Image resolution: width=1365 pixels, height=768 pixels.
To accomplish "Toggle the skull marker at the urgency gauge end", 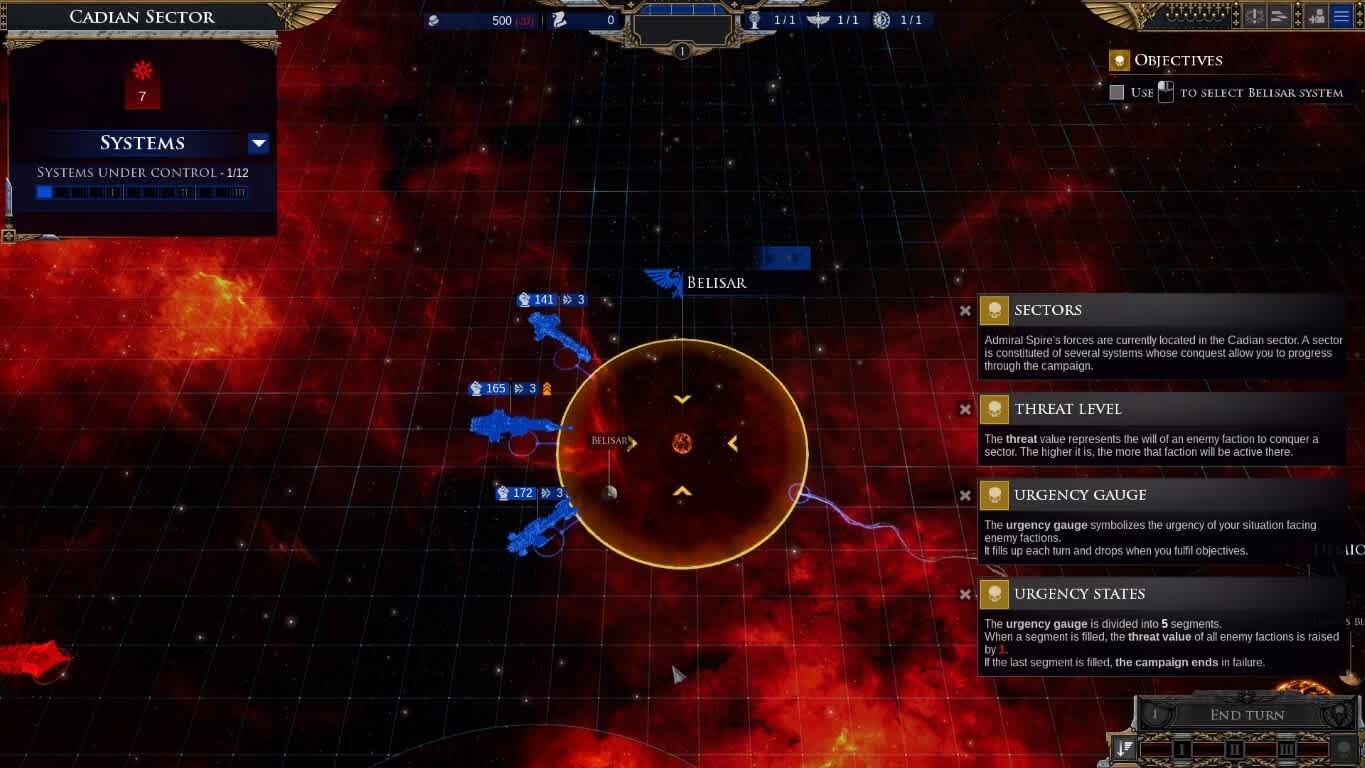I will coord(1343,747).
